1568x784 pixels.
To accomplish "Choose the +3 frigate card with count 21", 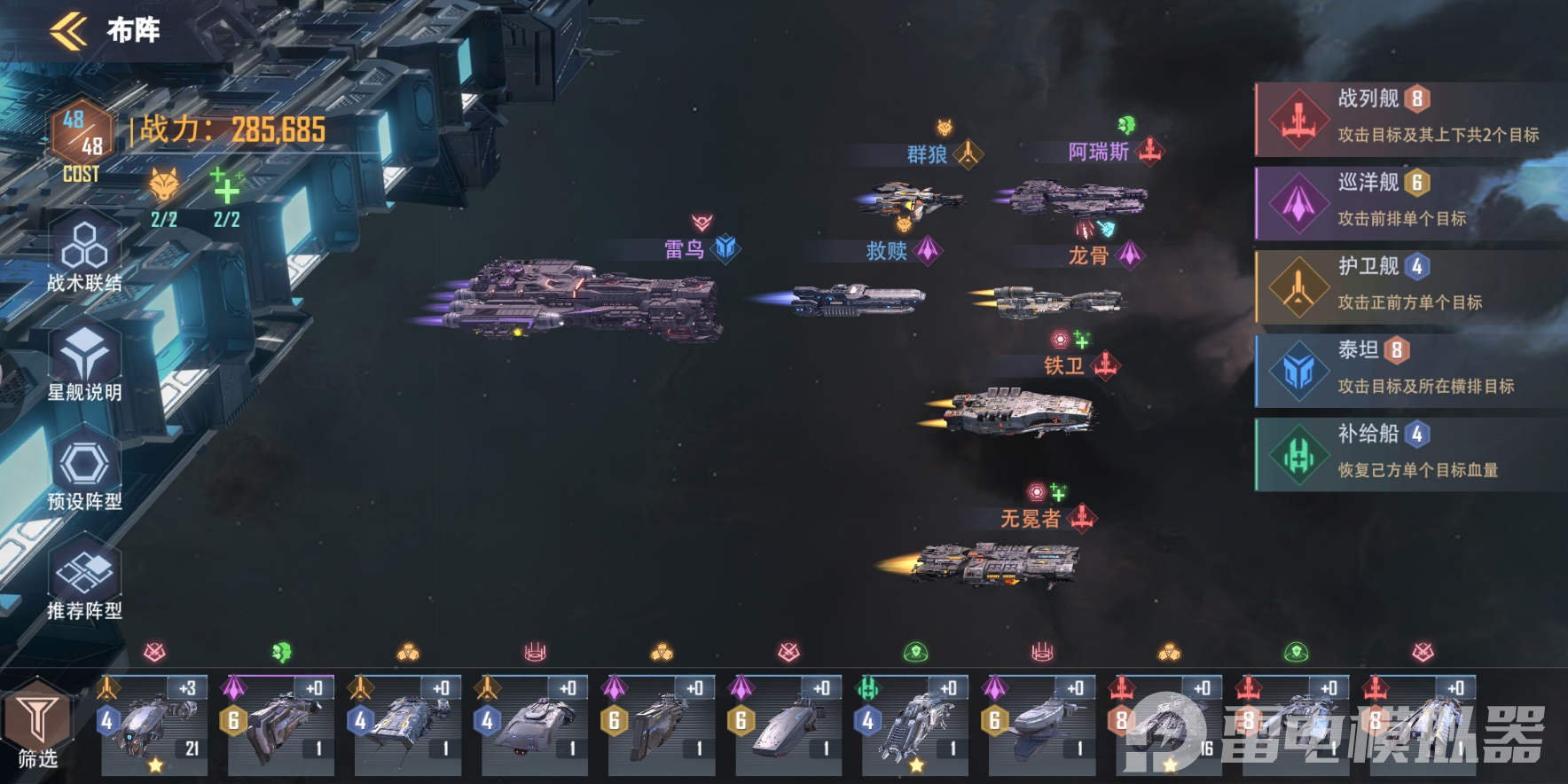I will (153, 725).
